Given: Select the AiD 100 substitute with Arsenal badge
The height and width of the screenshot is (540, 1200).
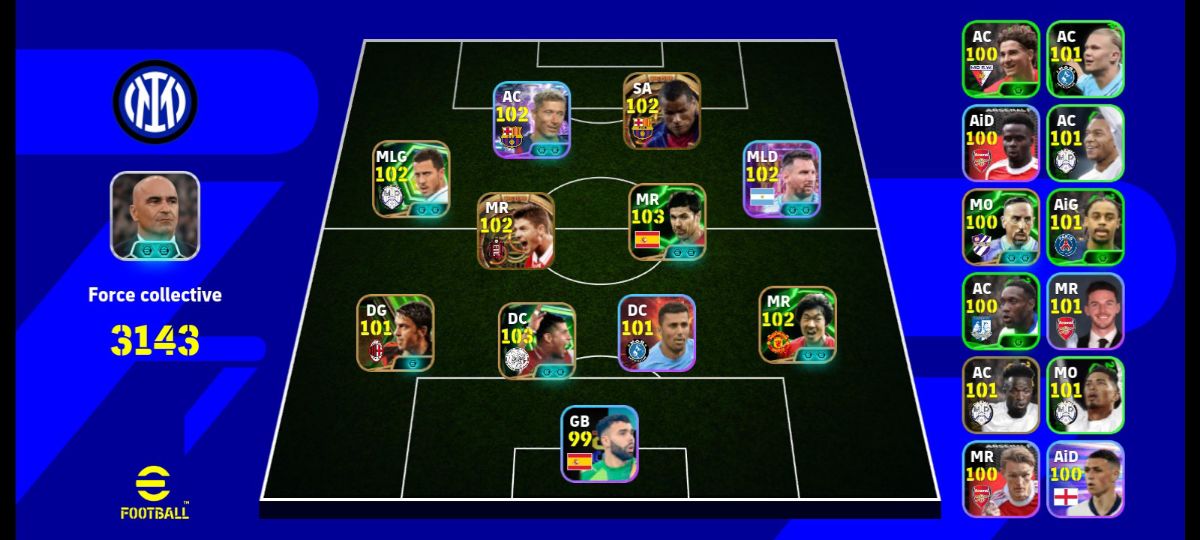Looking at the screenshot, I should 1001,143.
